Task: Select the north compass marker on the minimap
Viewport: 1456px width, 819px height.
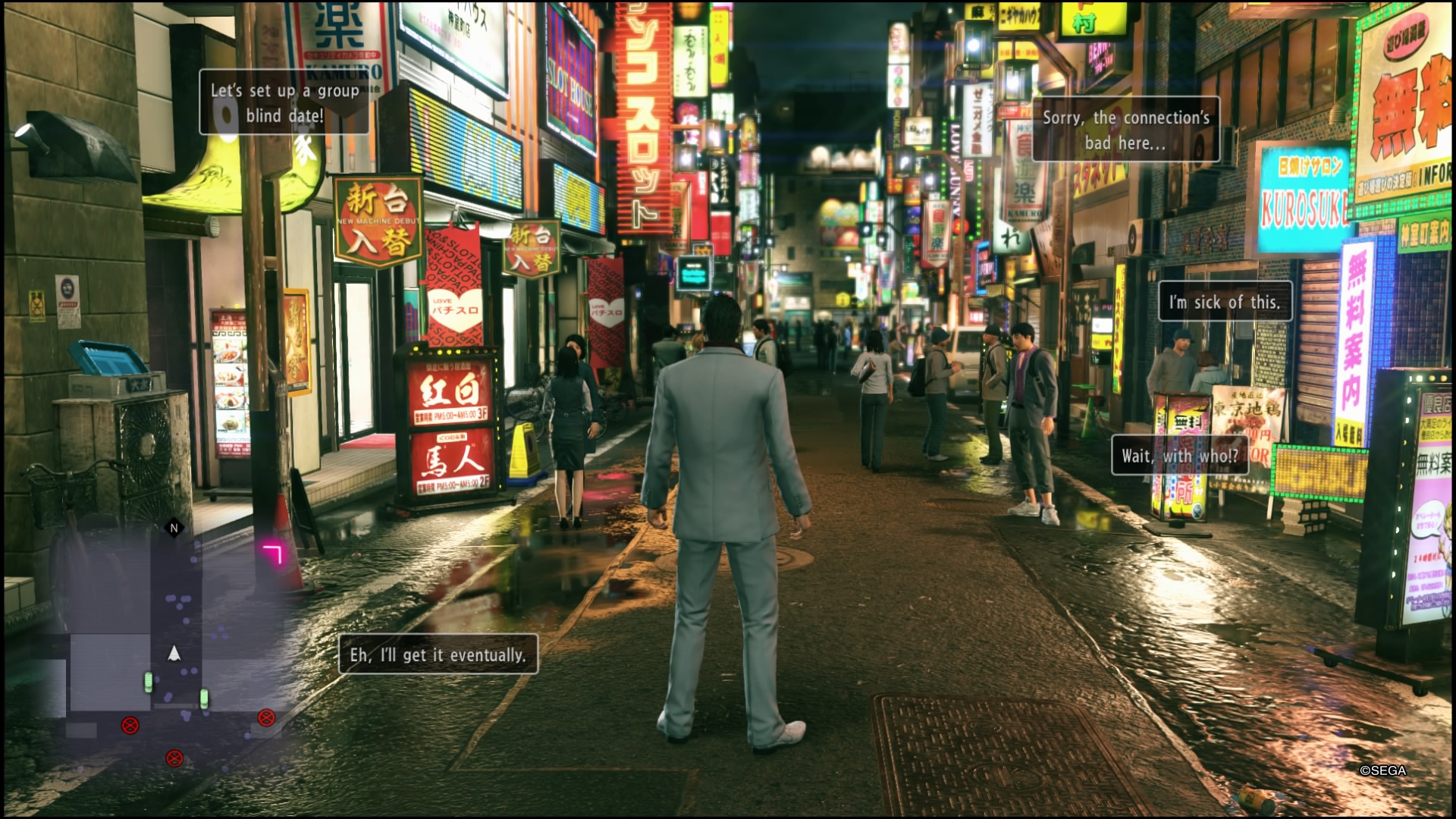Action: [x=174, y=528]
